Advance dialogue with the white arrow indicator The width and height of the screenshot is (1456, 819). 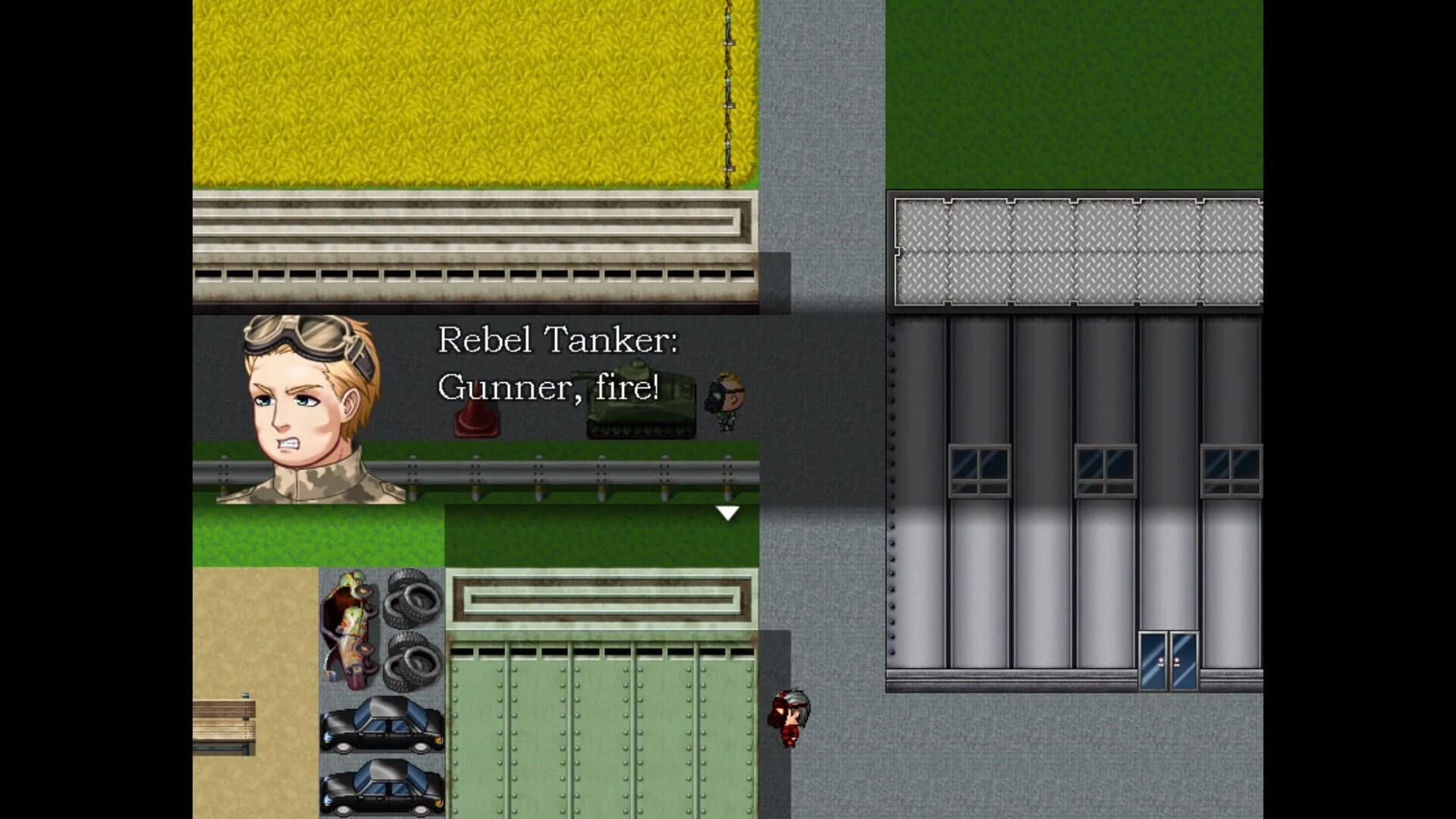[x=727, y=513]
